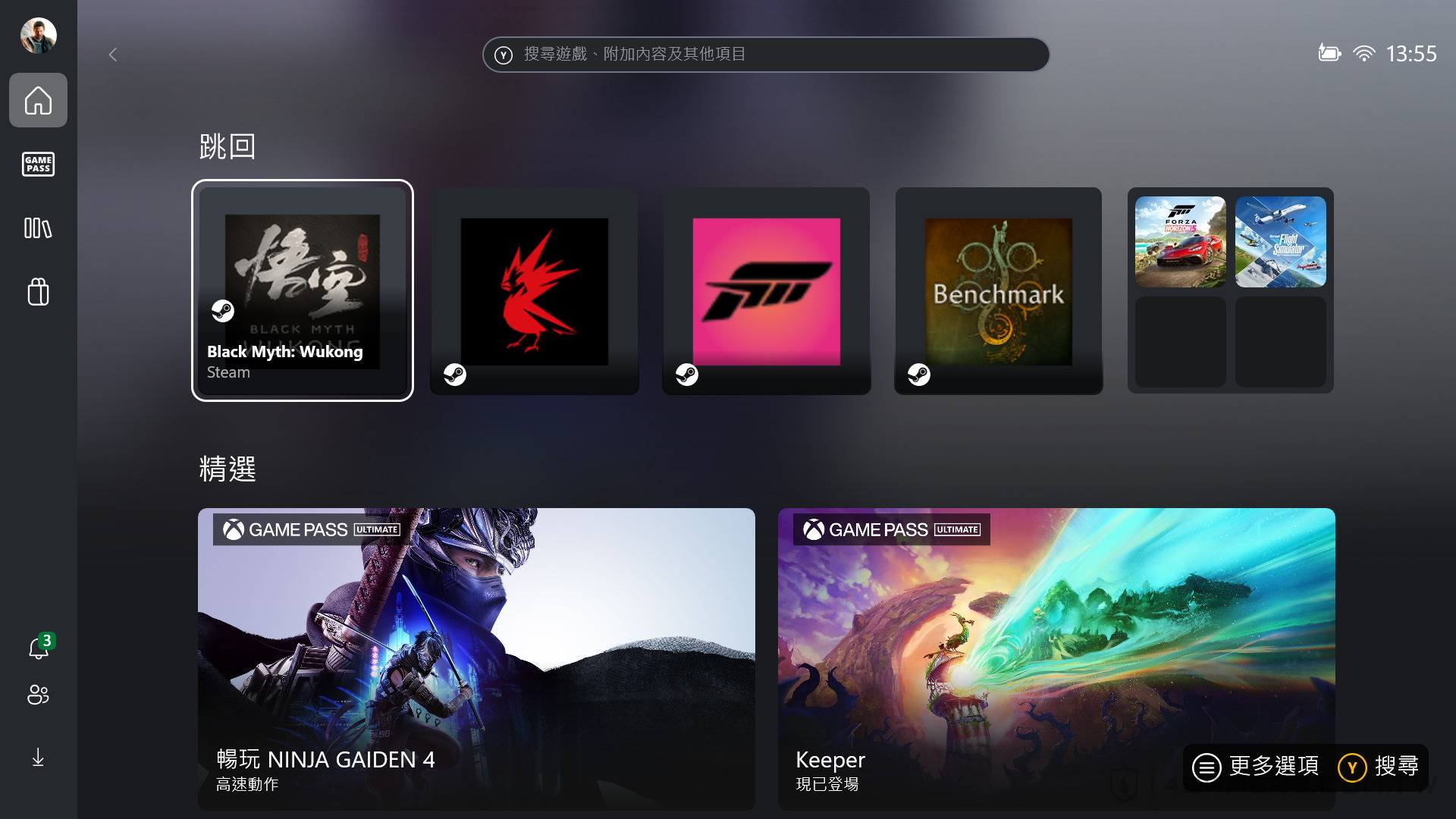This screenshot has width=1456, height=819.
Task: Click the Wi-Fi status icon
Action: (1365, 53)
